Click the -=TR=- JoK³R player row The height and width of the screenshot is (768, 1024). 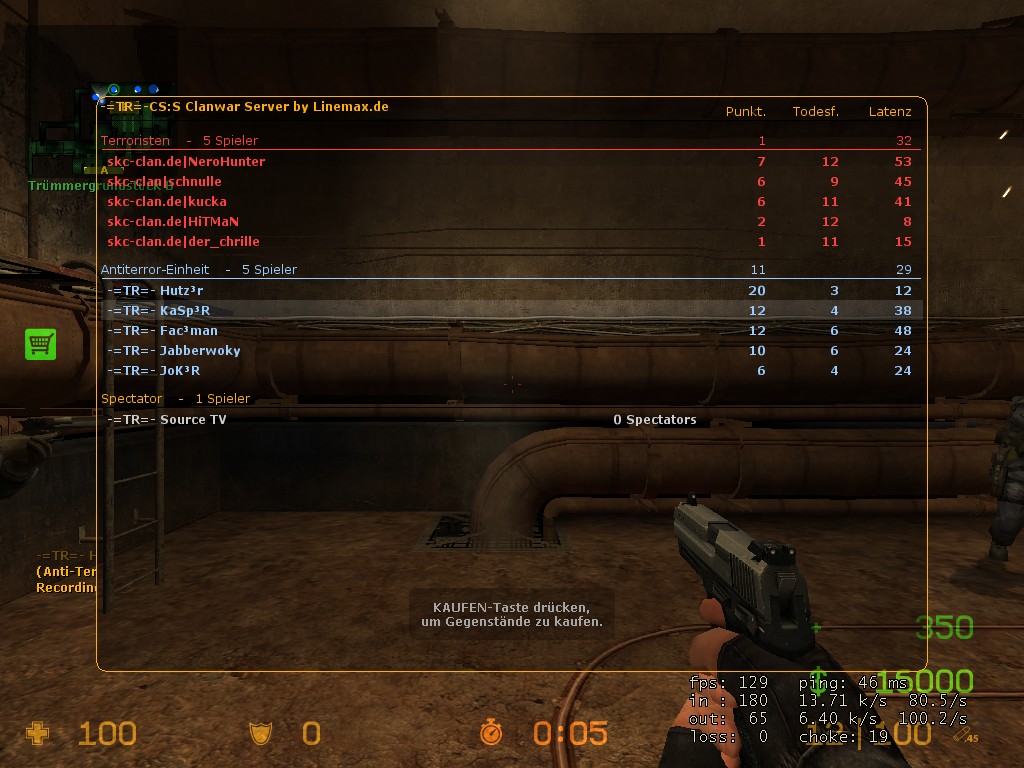(x=153, y=370)
